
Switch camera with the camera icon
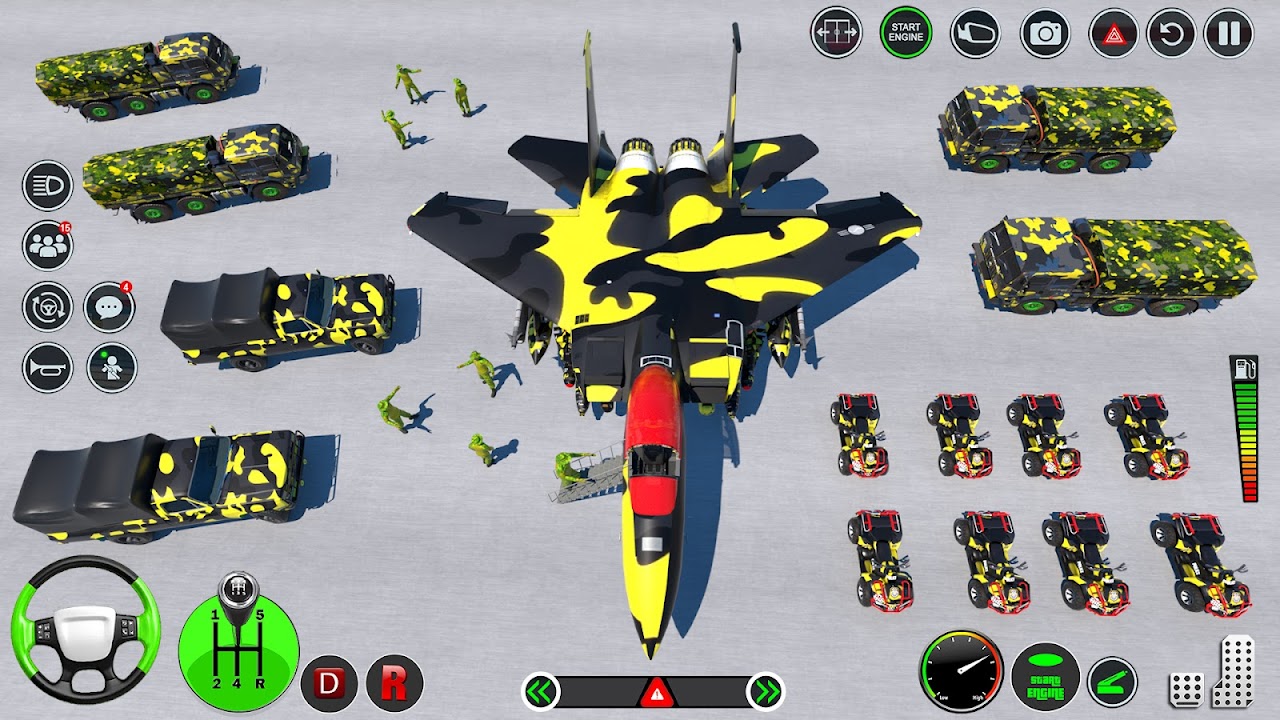(1045, 33)
